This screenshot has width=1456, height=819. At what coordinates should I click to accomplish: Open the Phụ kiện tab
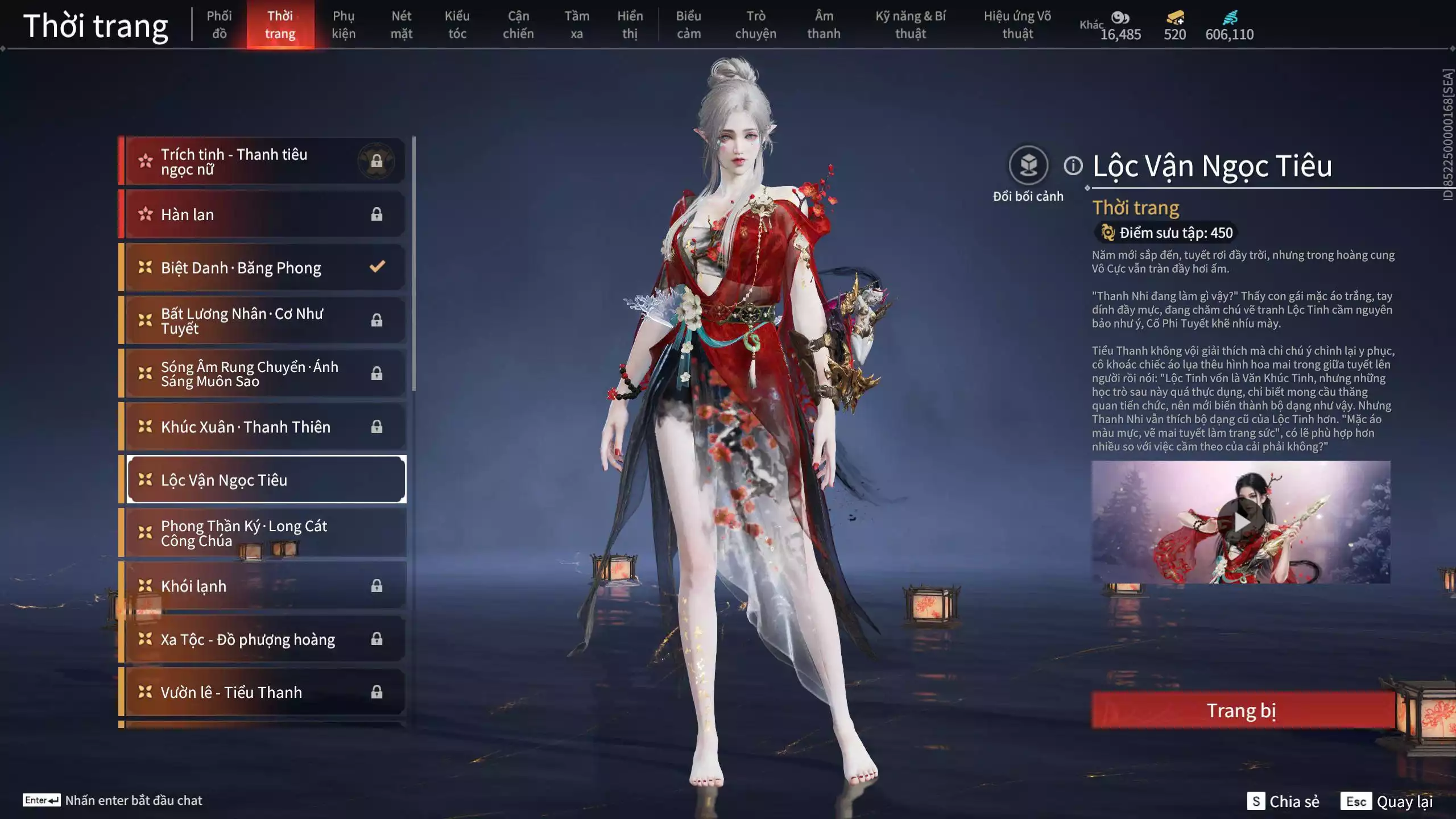[344, 25]
